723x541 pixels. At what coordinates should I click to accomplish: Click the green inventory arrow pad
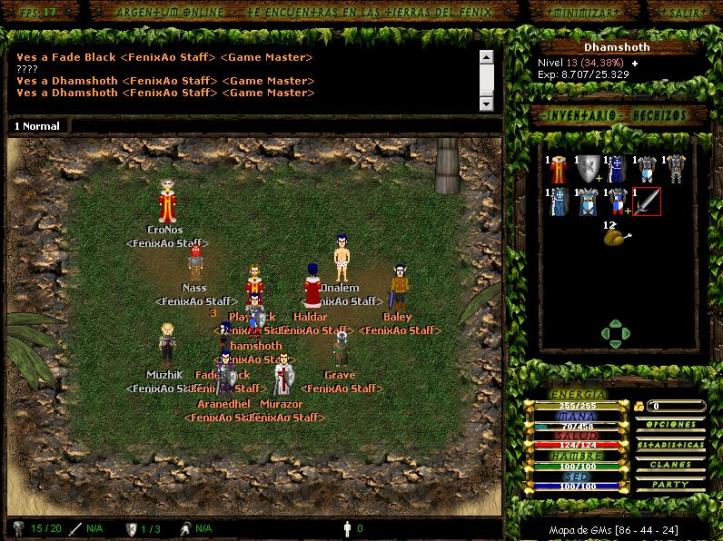tap(616, 333)
